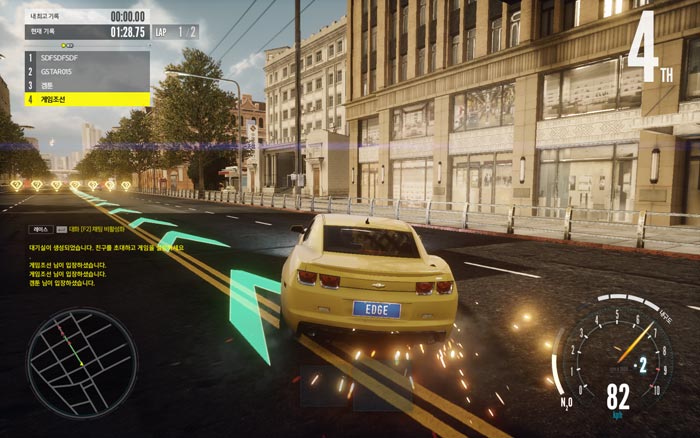
Task: Select the third-place racer row
Action: pos(87,85)
